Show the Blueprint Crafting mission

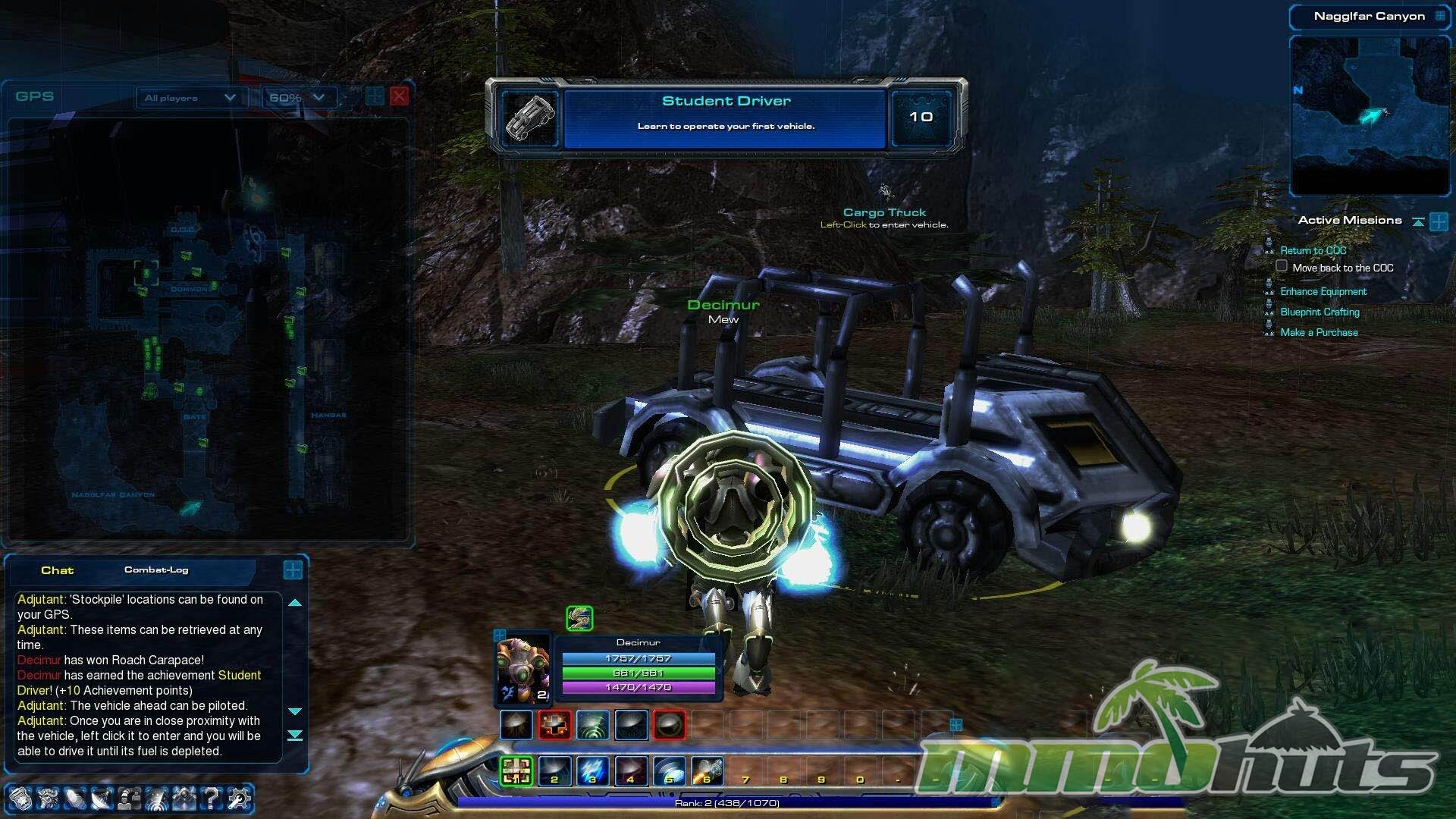pos(1319,312)
